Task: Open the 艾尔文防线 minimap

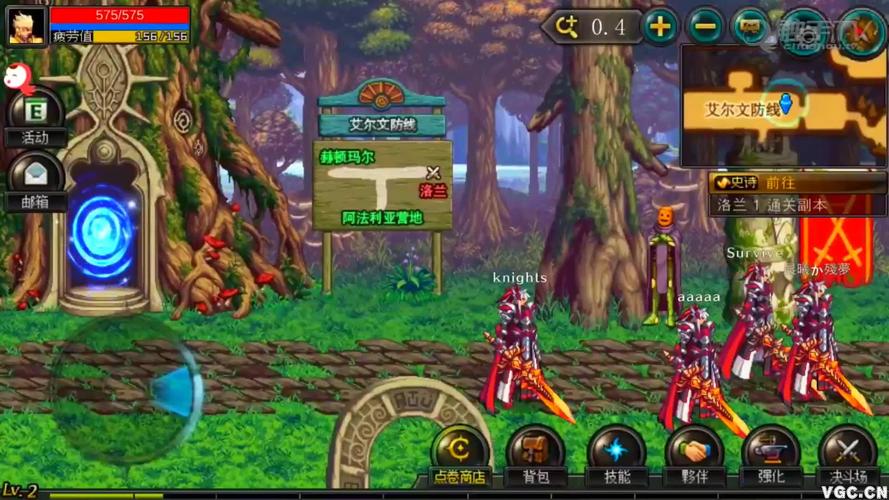Action: [x=783, y=105]
